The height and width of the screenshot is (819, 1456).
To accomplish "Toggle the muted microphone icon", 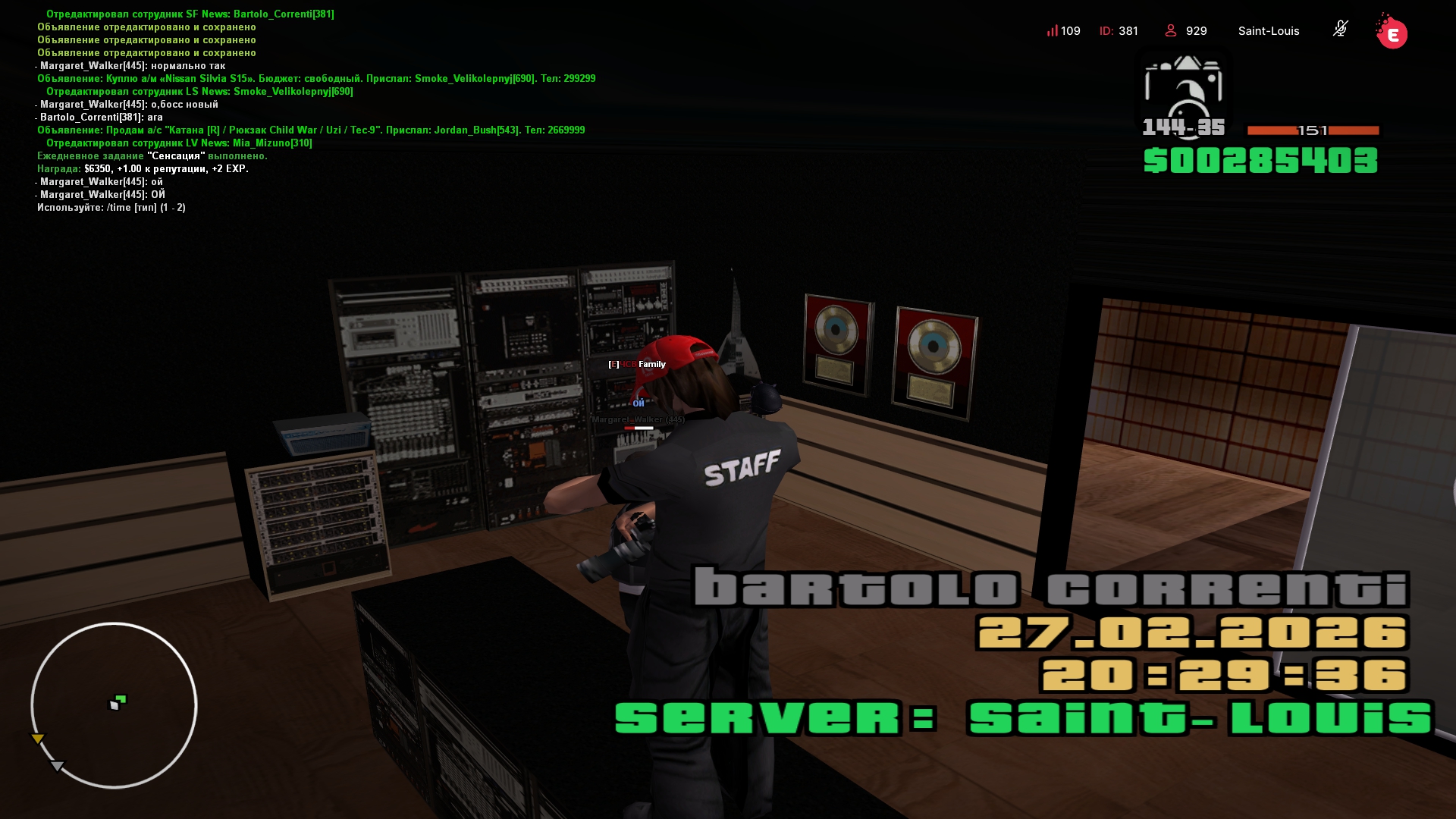I will [1340, 30].
